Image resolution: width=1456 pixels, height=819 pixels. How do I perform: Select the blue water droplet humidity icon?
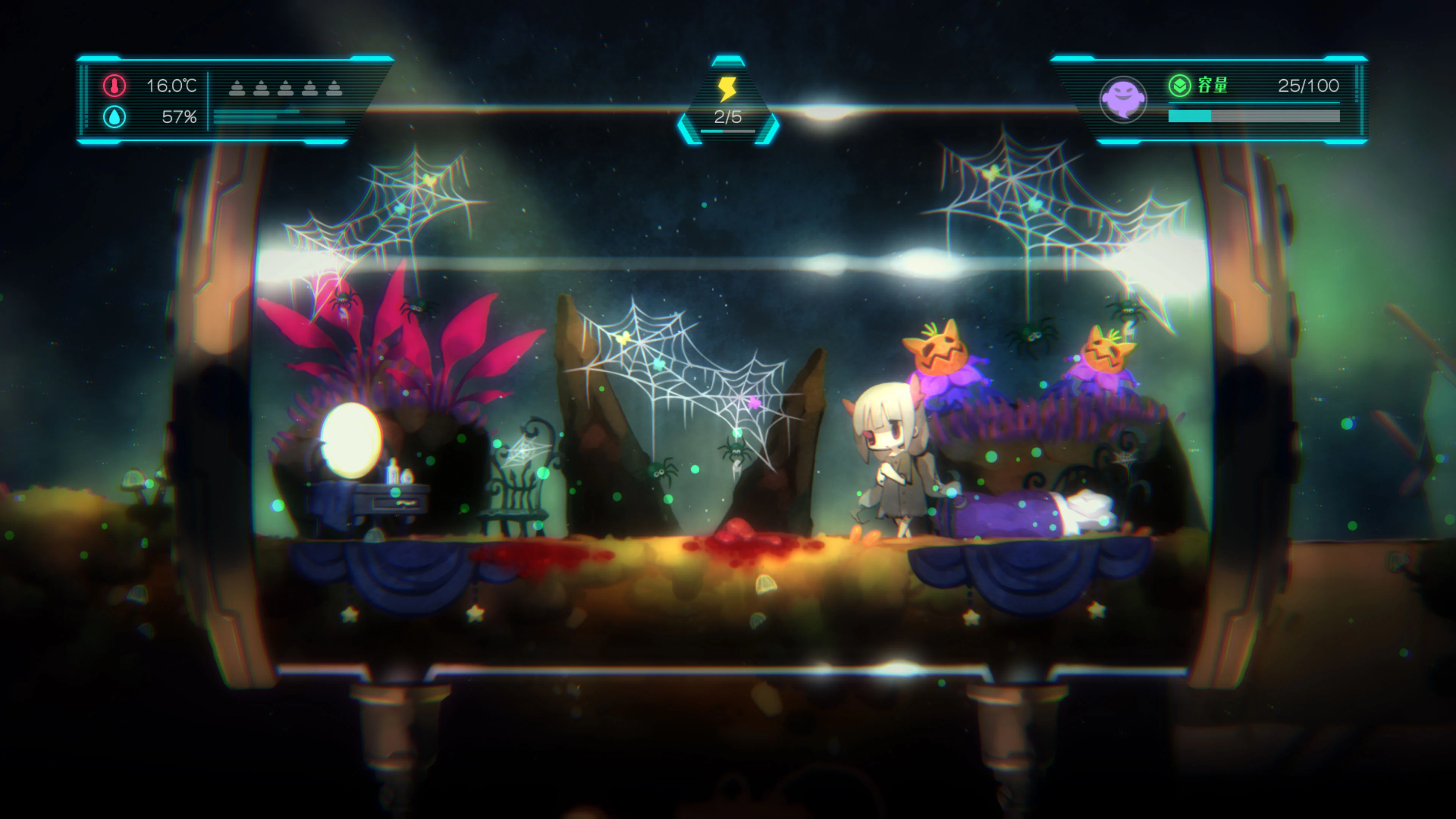[114, 118]
